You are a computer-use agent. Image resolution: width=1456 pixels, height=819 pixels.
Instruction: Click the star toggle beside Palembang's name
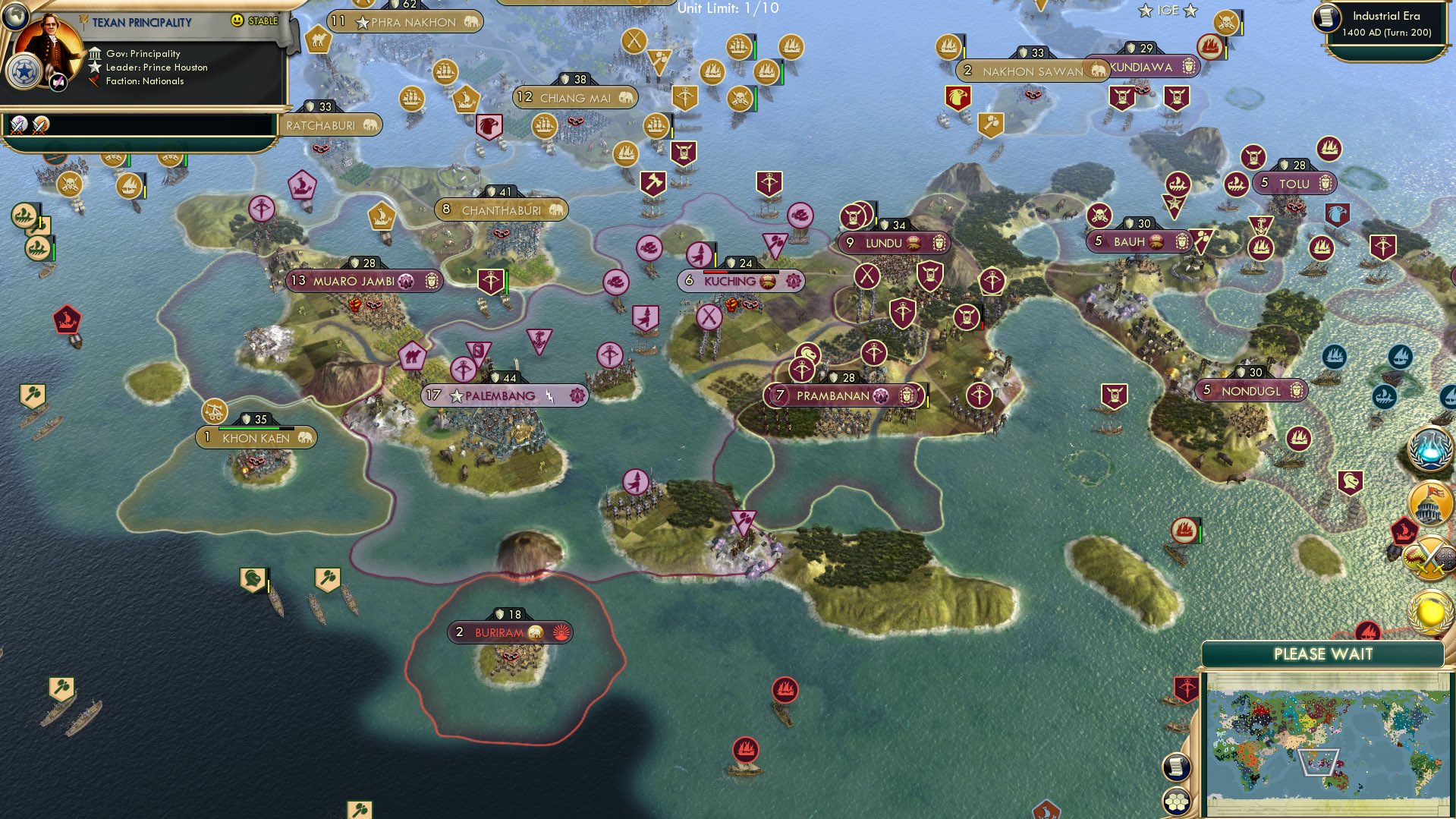[456, 395]
